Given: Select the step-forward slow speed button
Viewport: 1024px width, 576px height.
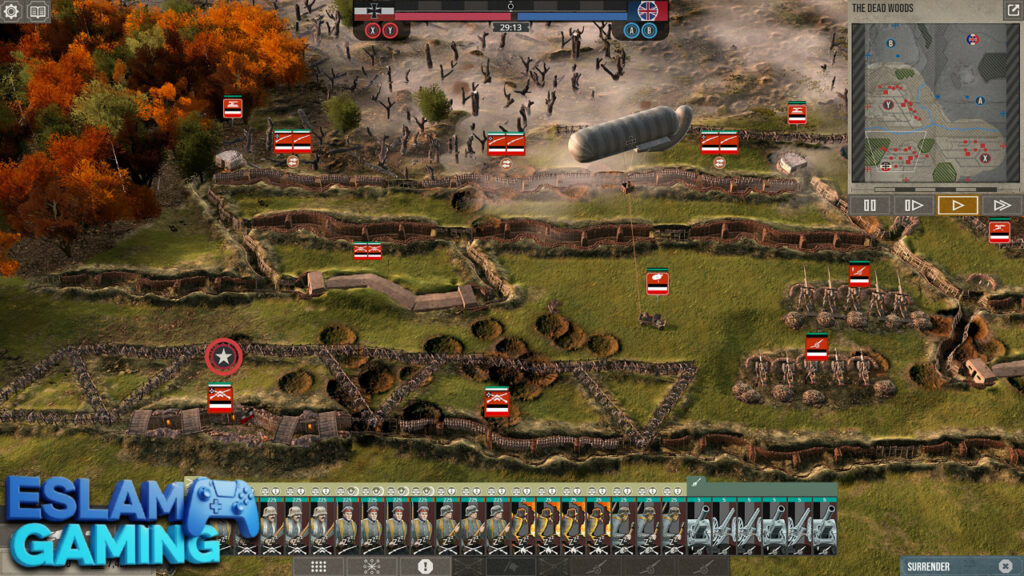Looking at the screenshot, I should 913,205.
